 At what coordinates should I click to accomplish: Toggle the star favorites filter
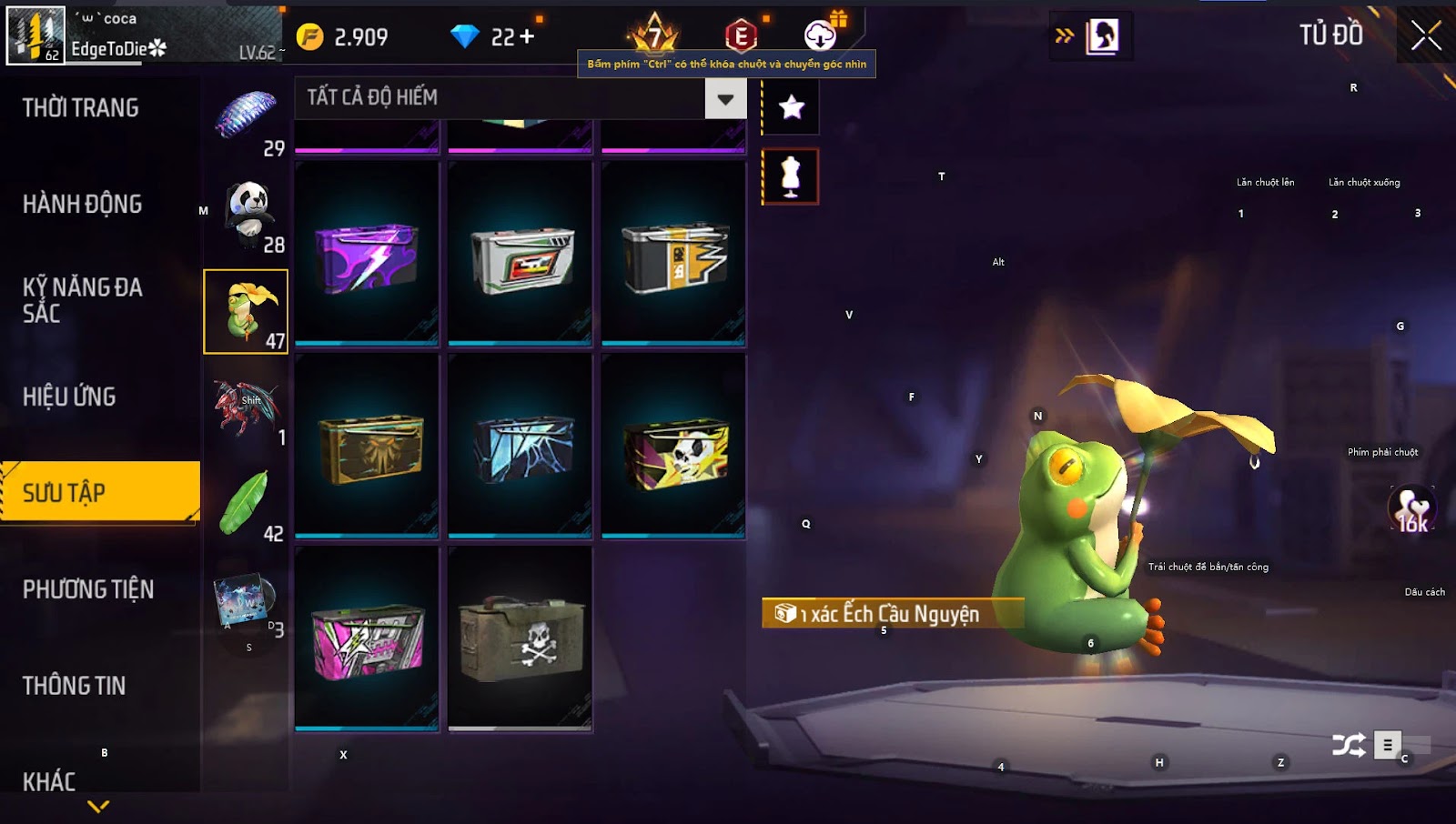click(791, 107)
